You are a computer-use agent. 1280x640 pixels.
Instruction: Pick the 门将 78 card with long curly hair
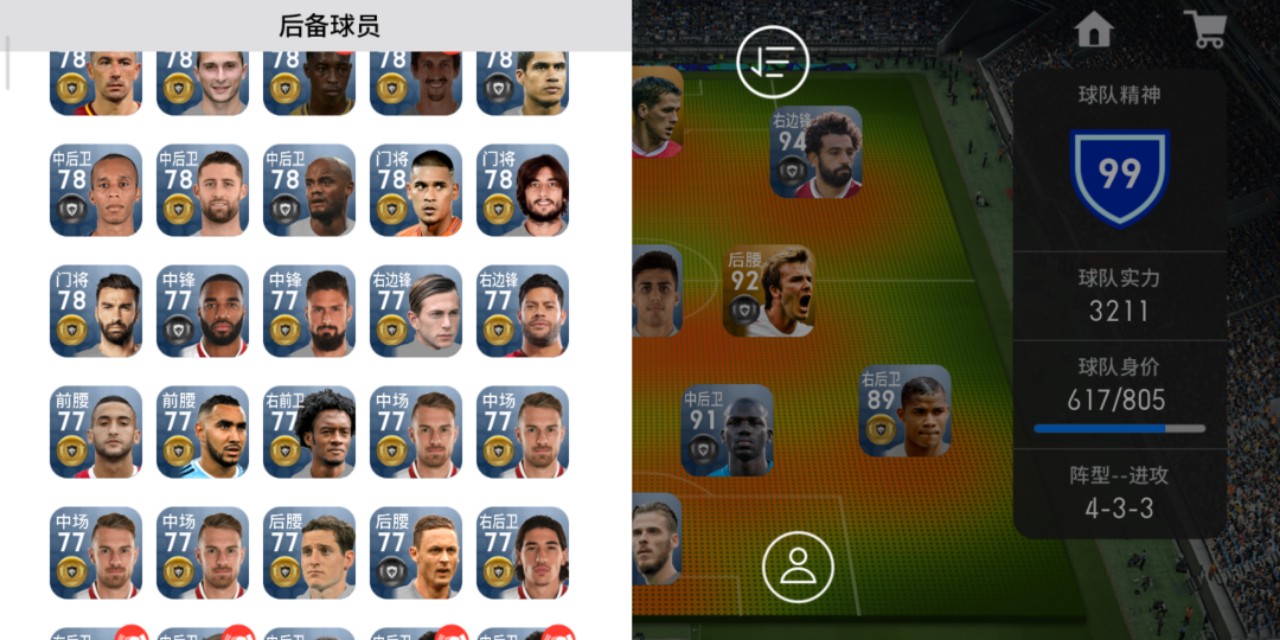522,190
